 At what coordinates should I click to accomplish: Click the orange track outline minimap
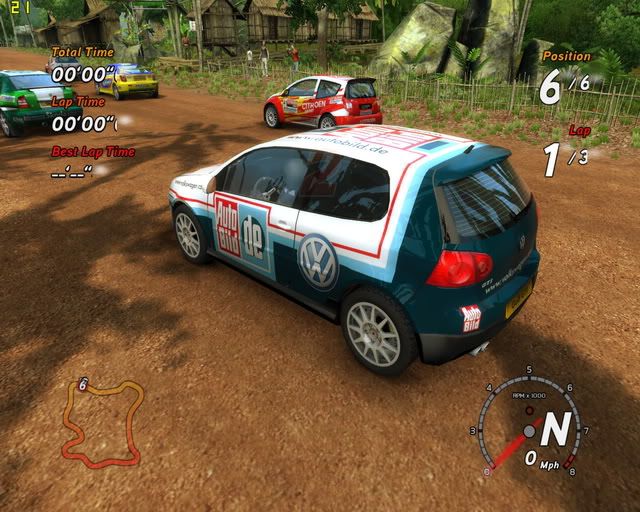click(x=100, y=424)
